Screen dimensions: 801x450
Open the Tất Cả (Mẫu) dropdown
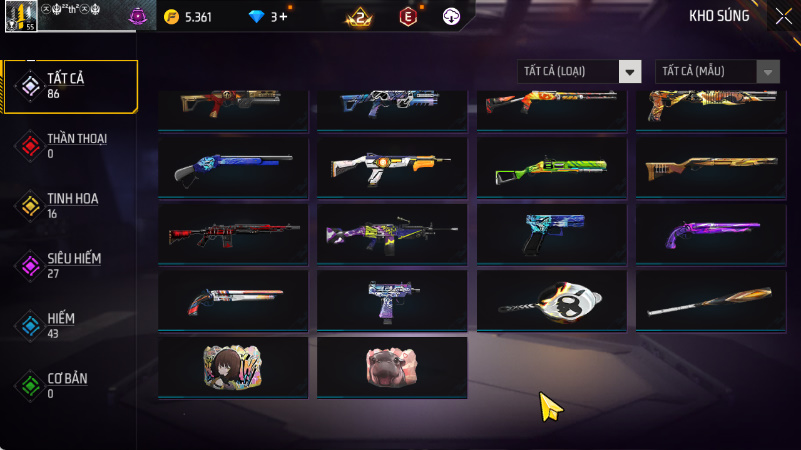coord(717,71)
